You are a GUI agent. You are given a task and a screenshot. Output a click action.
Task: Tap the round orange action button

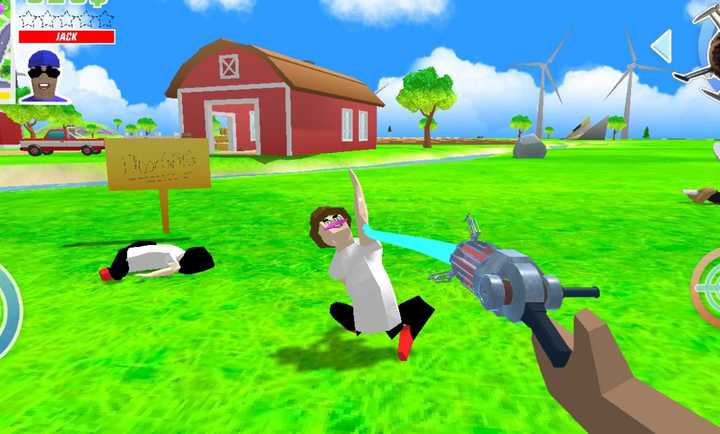point(707,289)
